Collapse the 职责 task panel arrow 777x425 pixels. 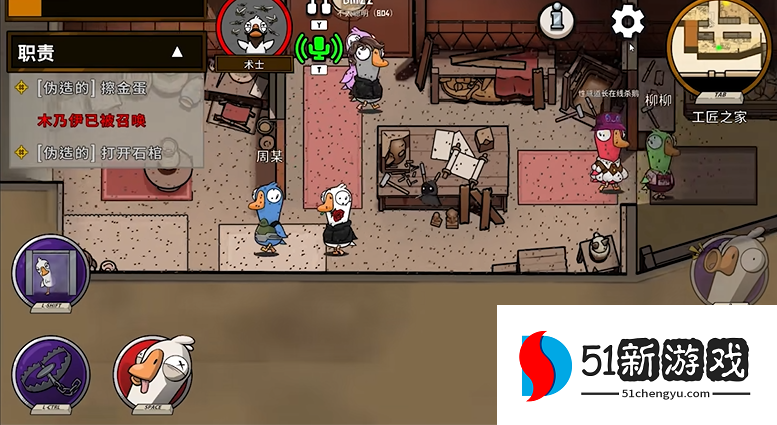pos(177,51)
